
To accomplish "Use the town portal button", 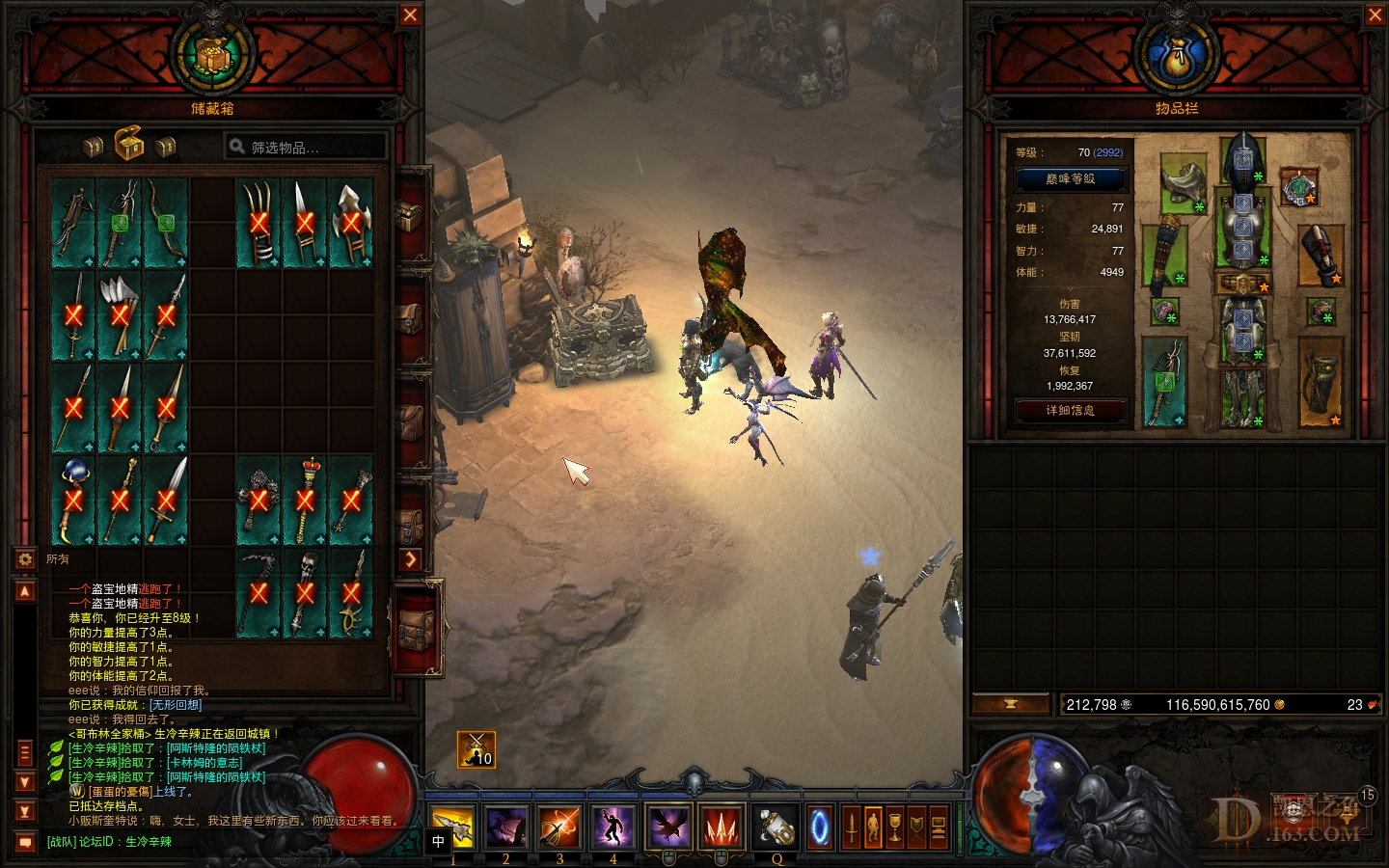I will coord(820,827).
